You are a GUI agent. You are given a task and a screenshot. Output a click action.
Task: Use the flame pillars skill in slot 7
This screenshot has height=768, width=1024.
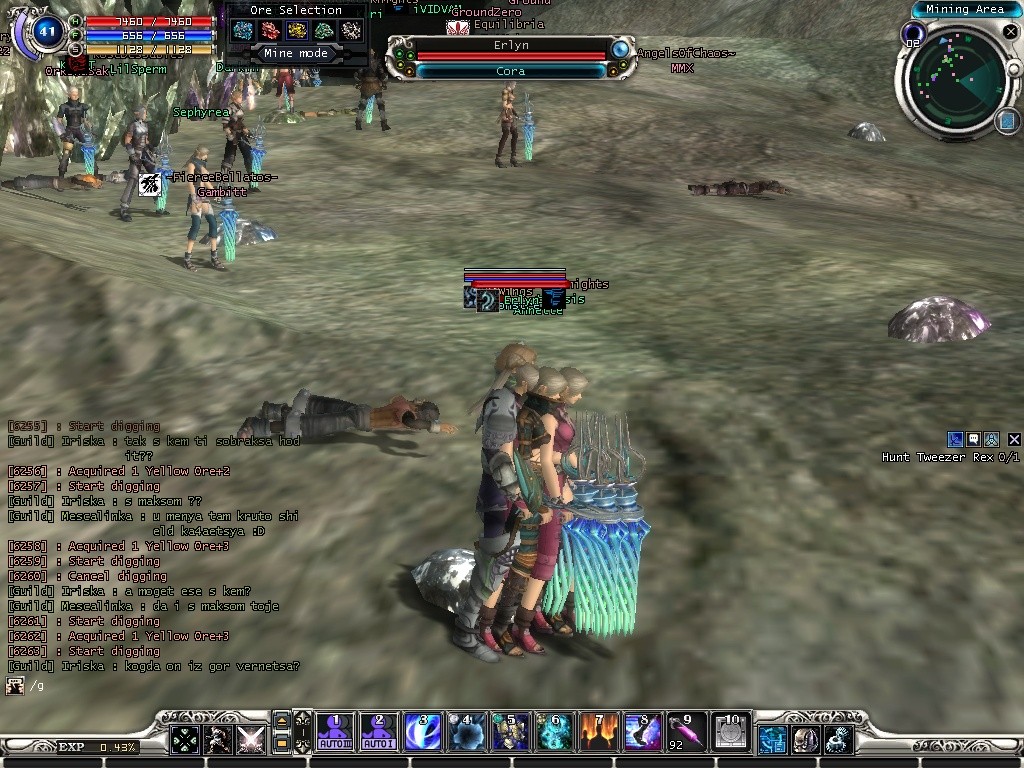point(598,733)
